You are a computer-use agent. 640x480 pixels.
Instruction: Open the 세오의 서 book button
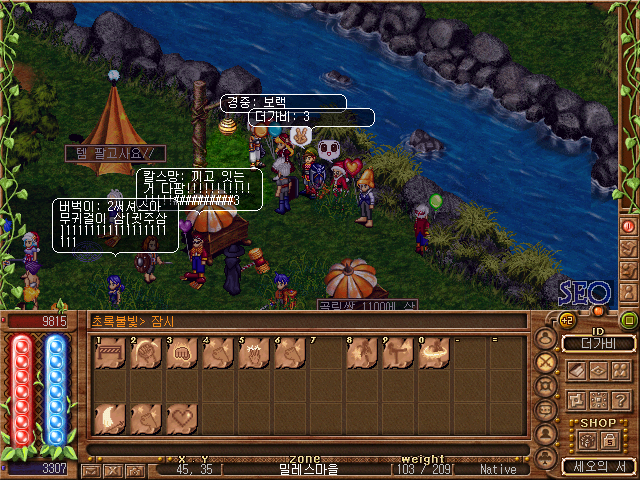point(598,466)
